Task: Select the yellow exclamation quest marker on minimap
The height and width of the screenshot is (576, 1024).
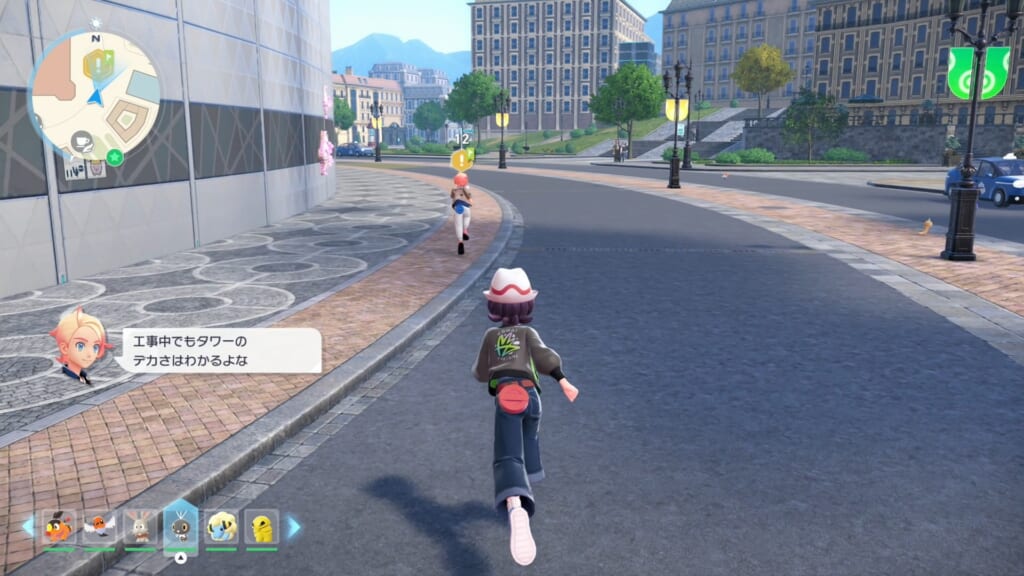Action: (101, 64)
